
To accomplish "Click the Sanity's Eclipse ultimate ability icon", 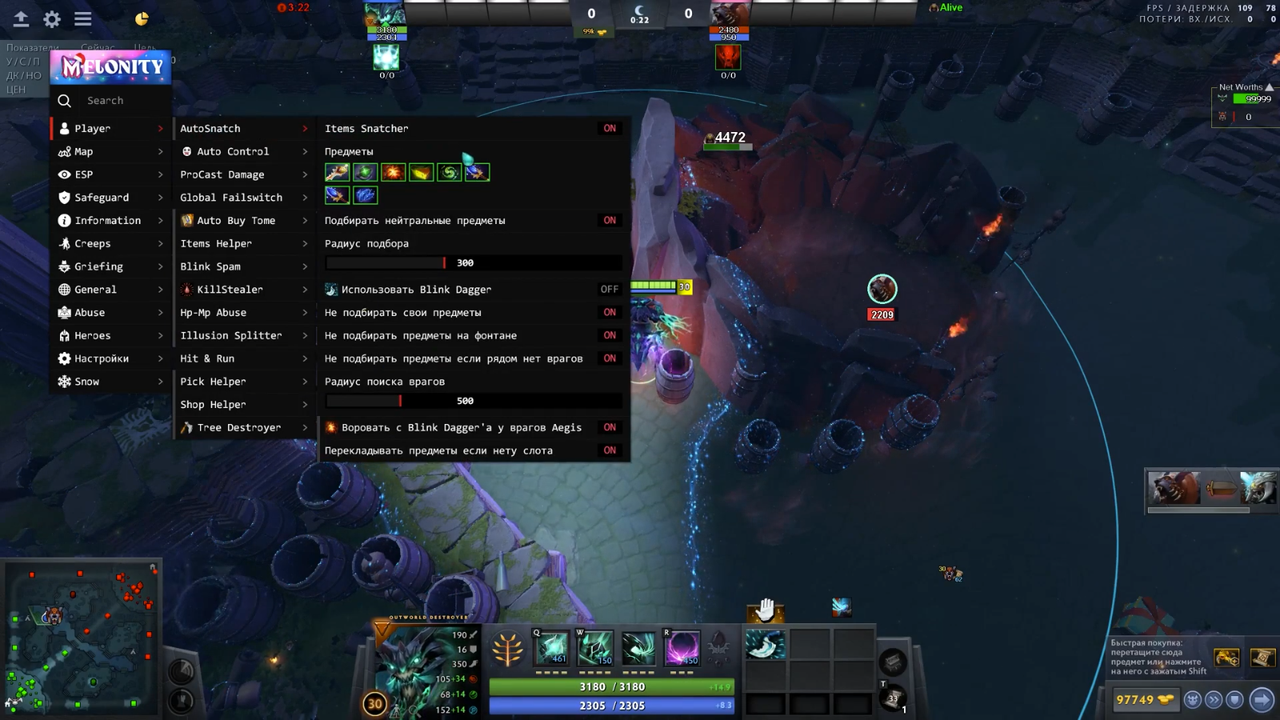I will pyautogui.click(x=681, y=650).
